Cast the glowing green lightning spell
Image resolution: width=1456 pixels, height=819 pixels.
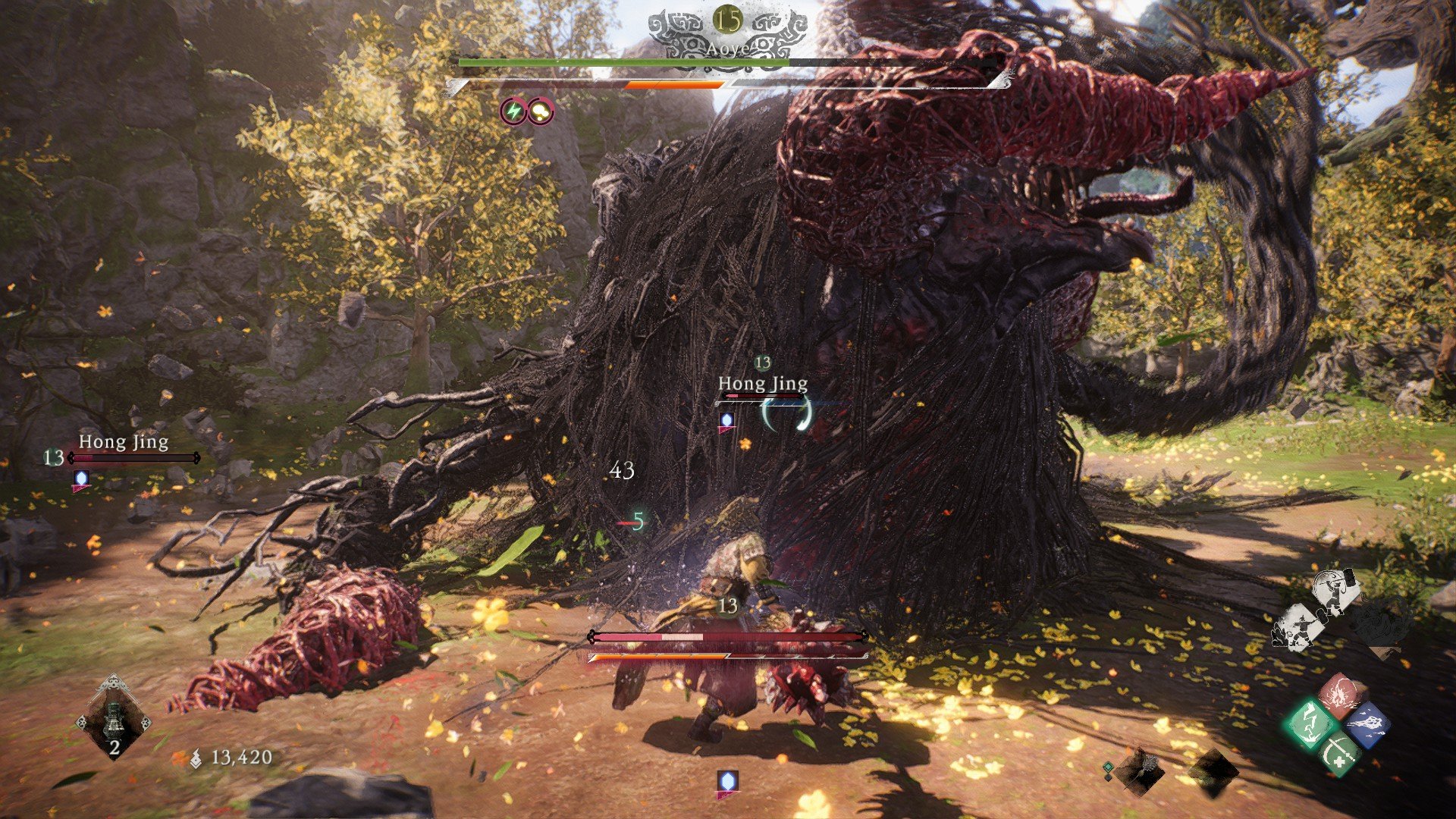pos(1311,723)
